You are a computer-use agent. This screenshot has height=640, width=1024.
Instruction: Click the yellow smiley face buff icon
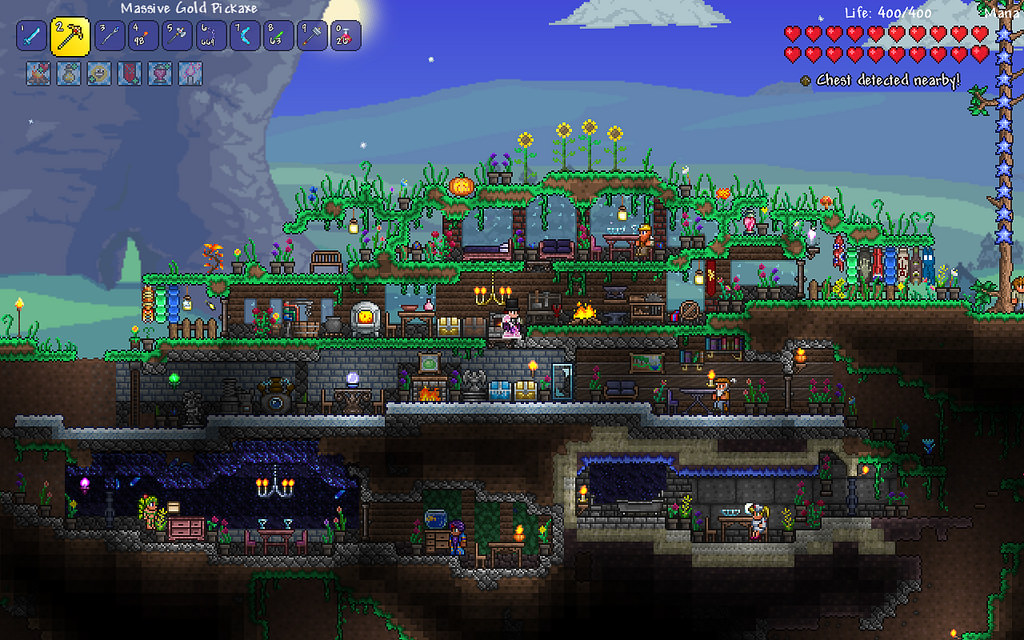pos(98,73)
